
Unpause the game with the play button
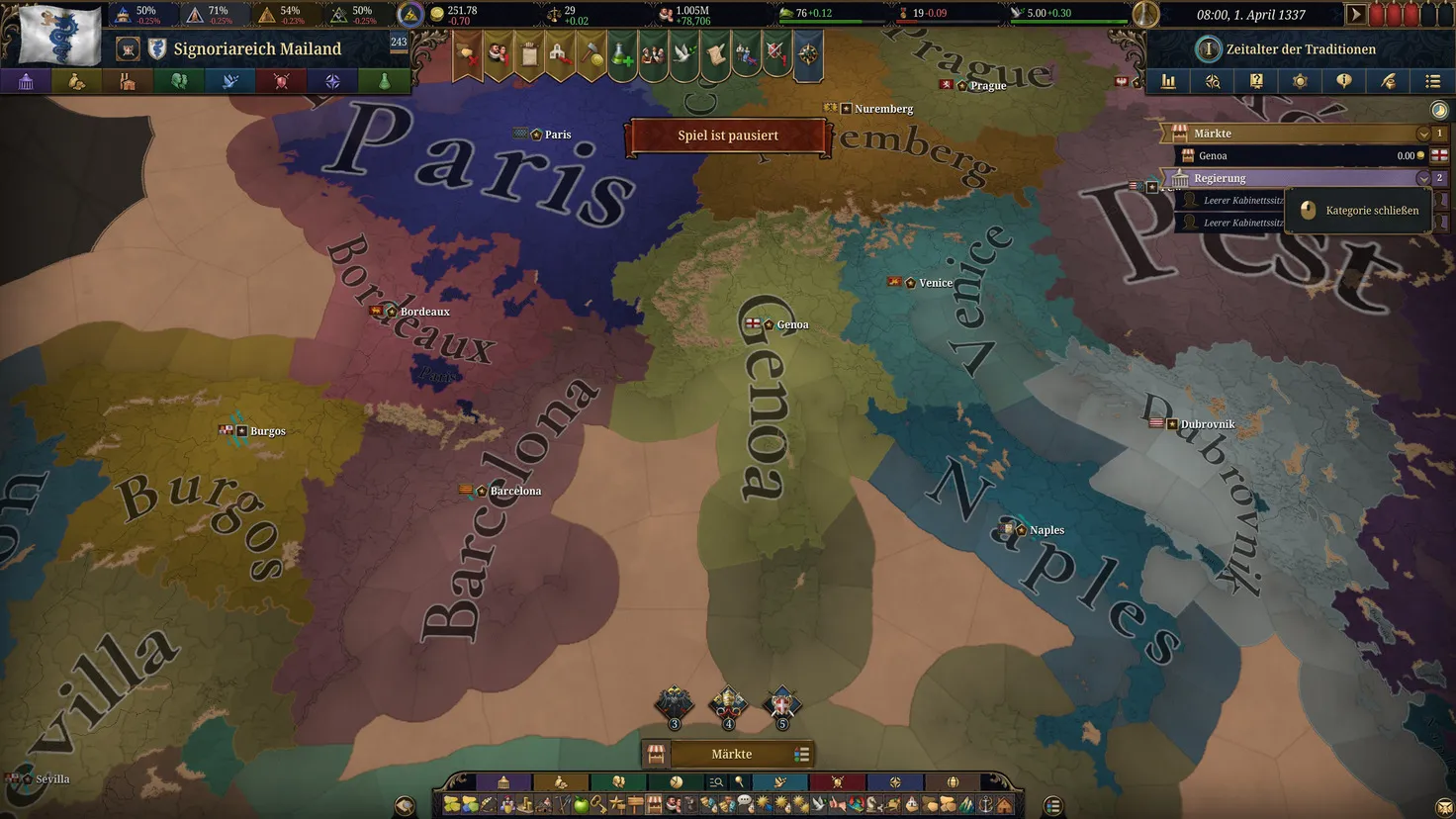point(1356,15)
